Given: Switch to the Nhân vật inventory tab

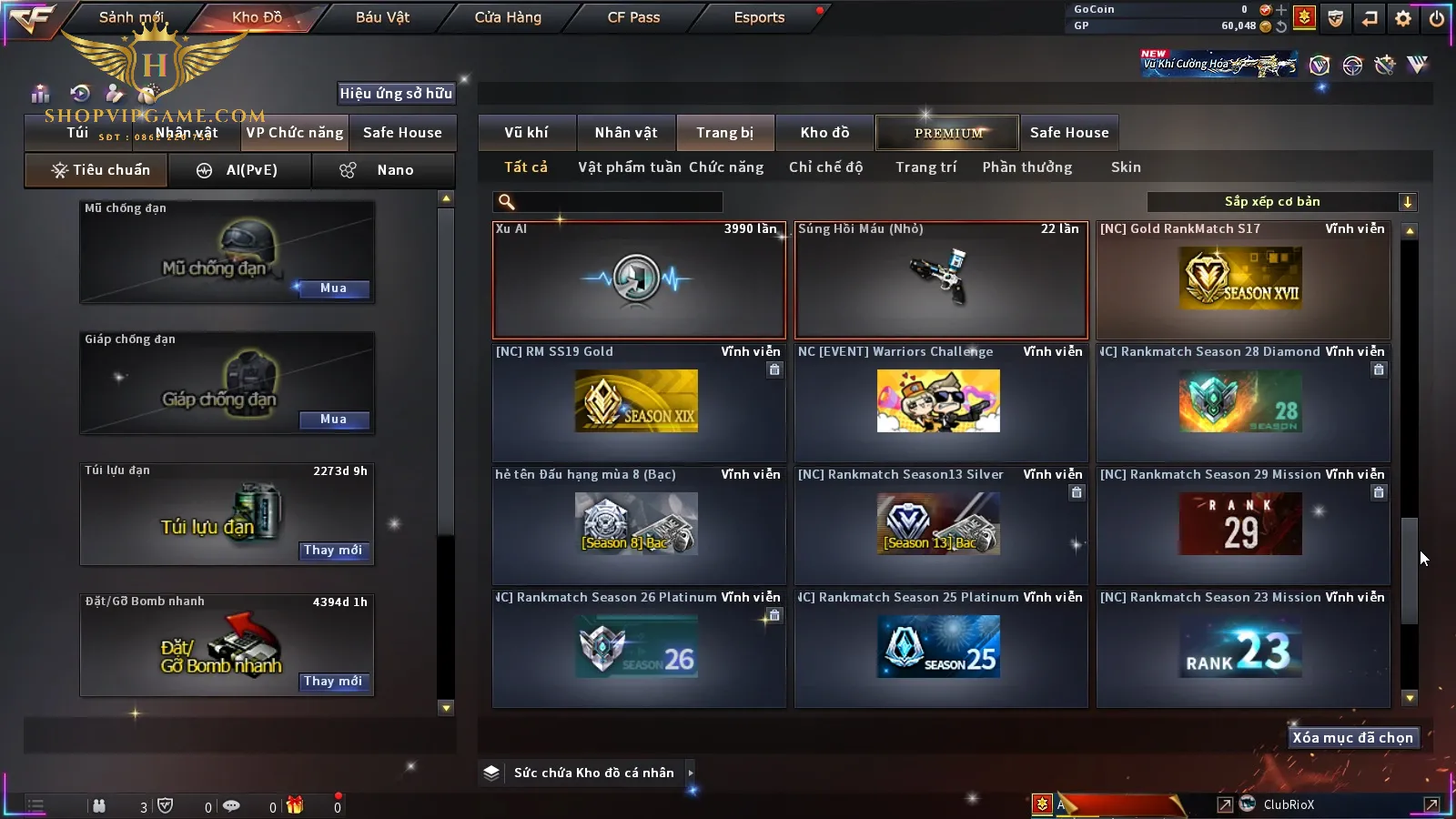Looking at the screenshot, I should point(626,133).
